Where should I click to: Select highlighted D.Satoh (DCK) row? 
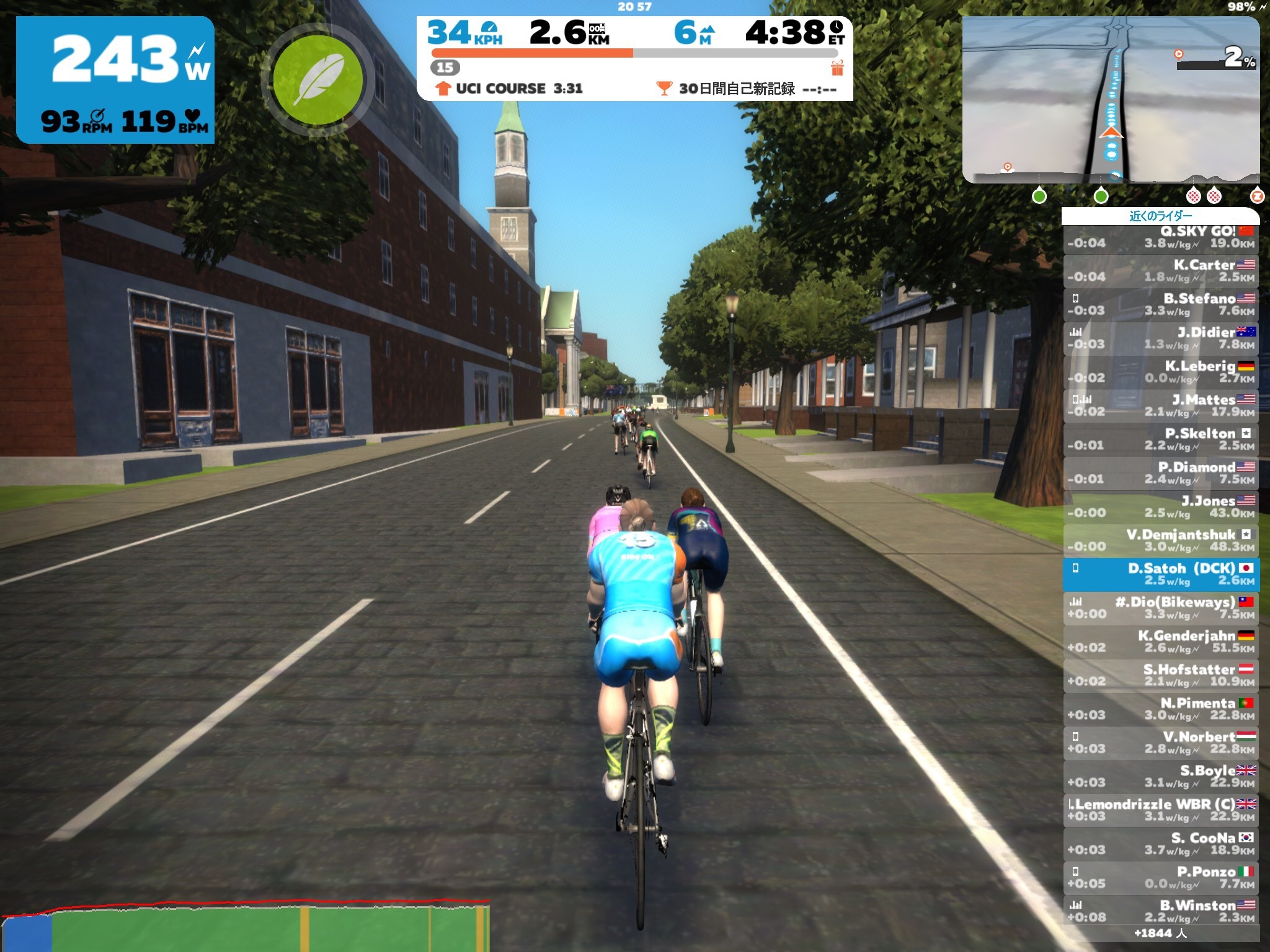pos(1161,575)
